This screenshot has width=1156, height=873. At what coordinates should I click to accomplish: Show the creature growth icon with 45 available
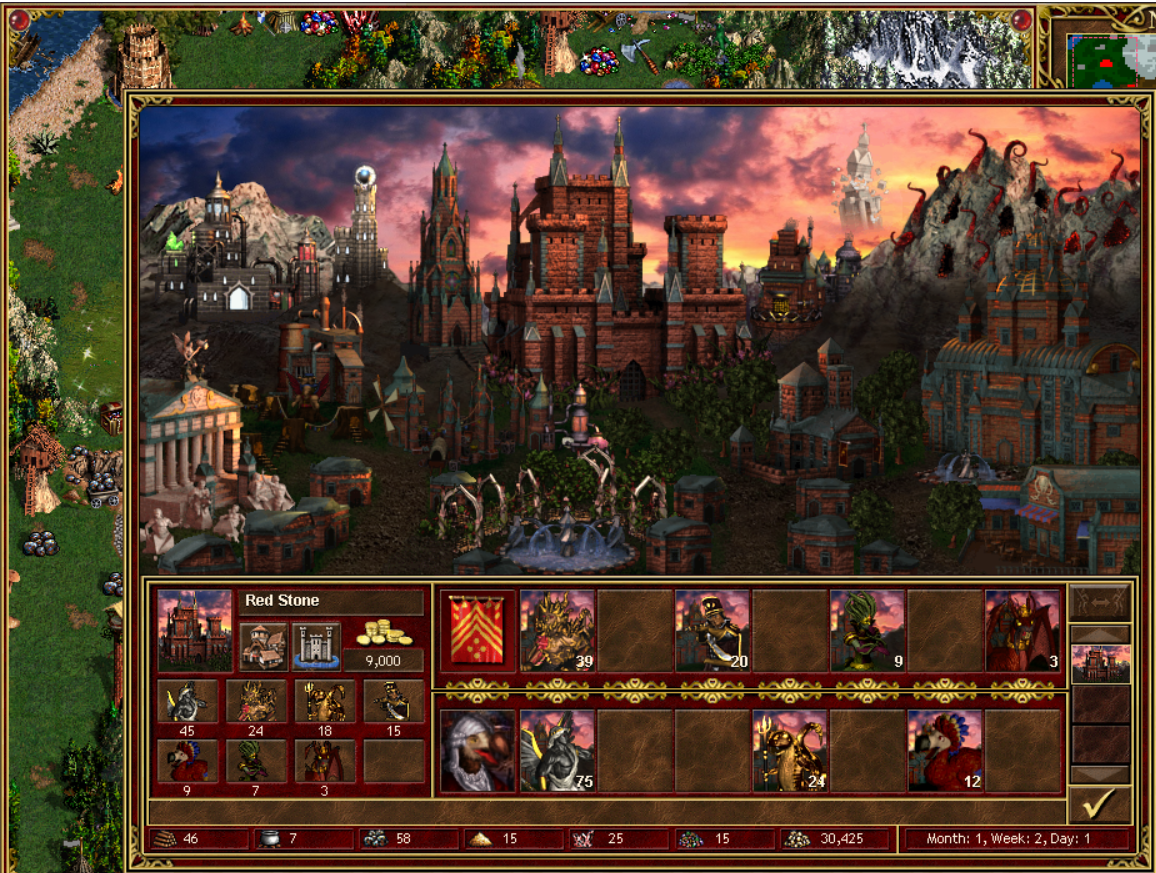tap(188, 702)
